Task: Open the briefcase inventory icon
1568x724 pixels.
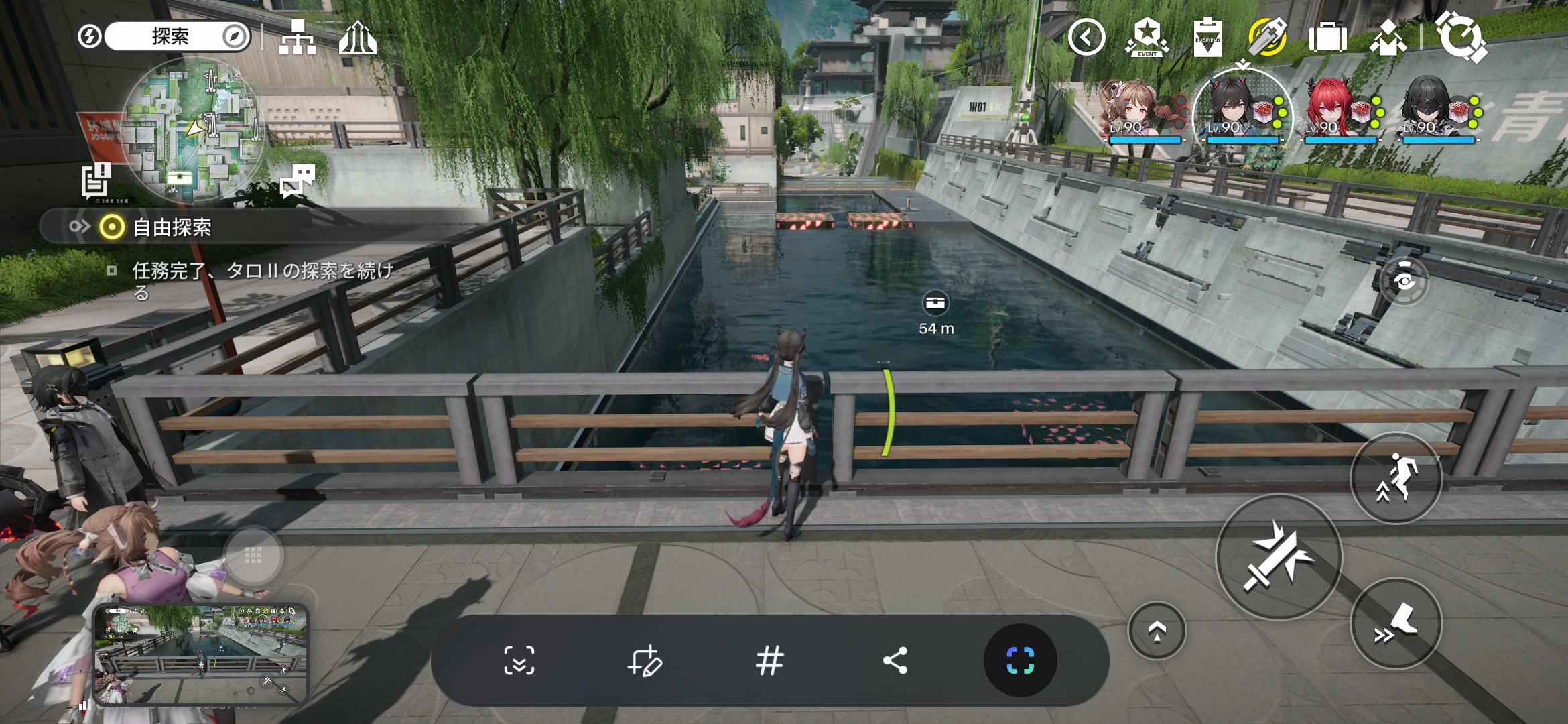Action: 1327,38
